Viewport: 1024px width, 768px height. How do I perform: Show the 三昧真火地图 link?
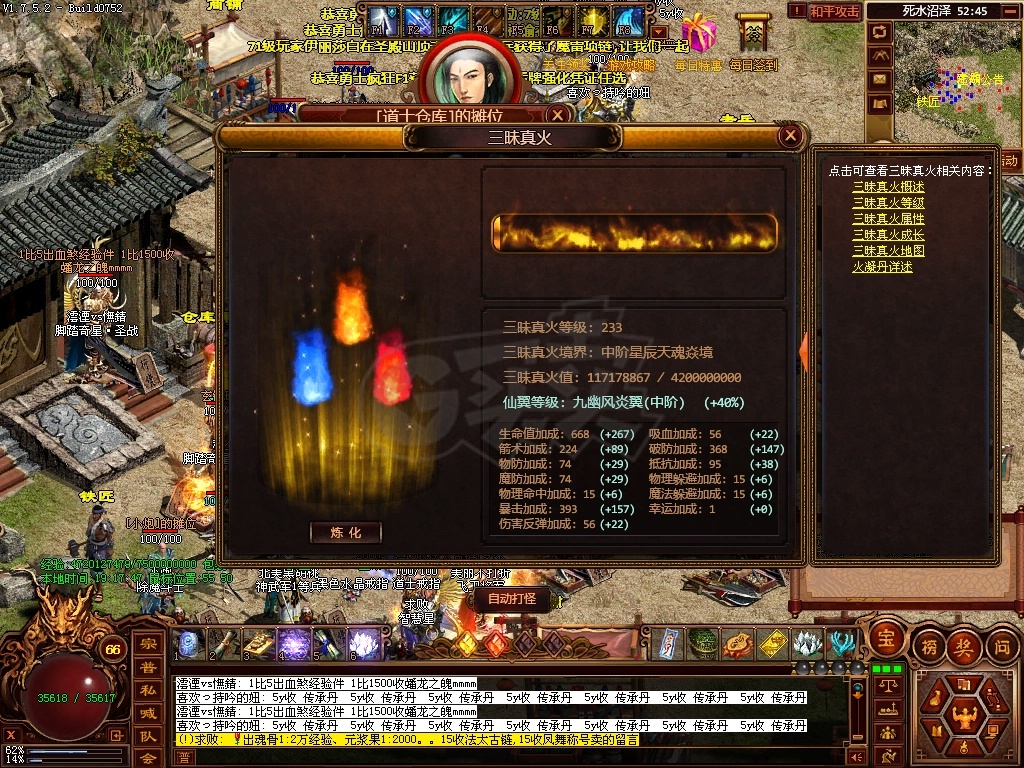(x=888, y=251)
